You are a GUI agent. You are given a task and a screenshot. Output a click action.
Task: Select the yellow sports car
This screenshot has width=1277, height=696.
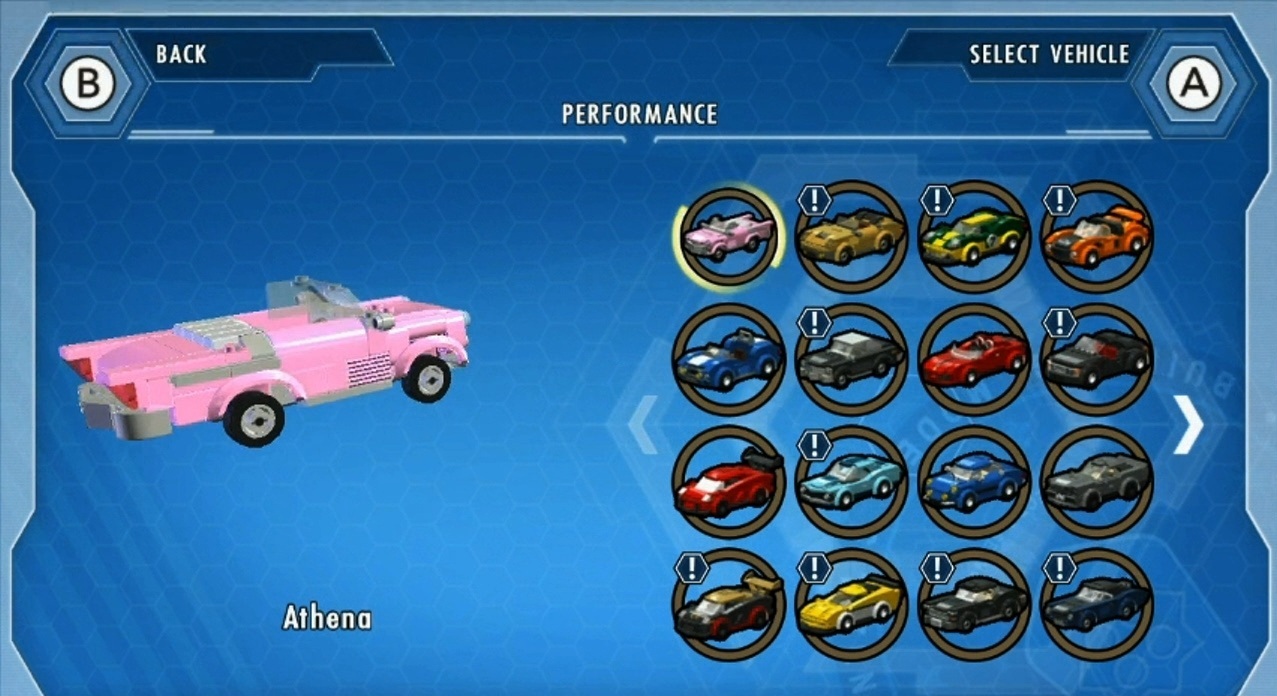[851, 605]
